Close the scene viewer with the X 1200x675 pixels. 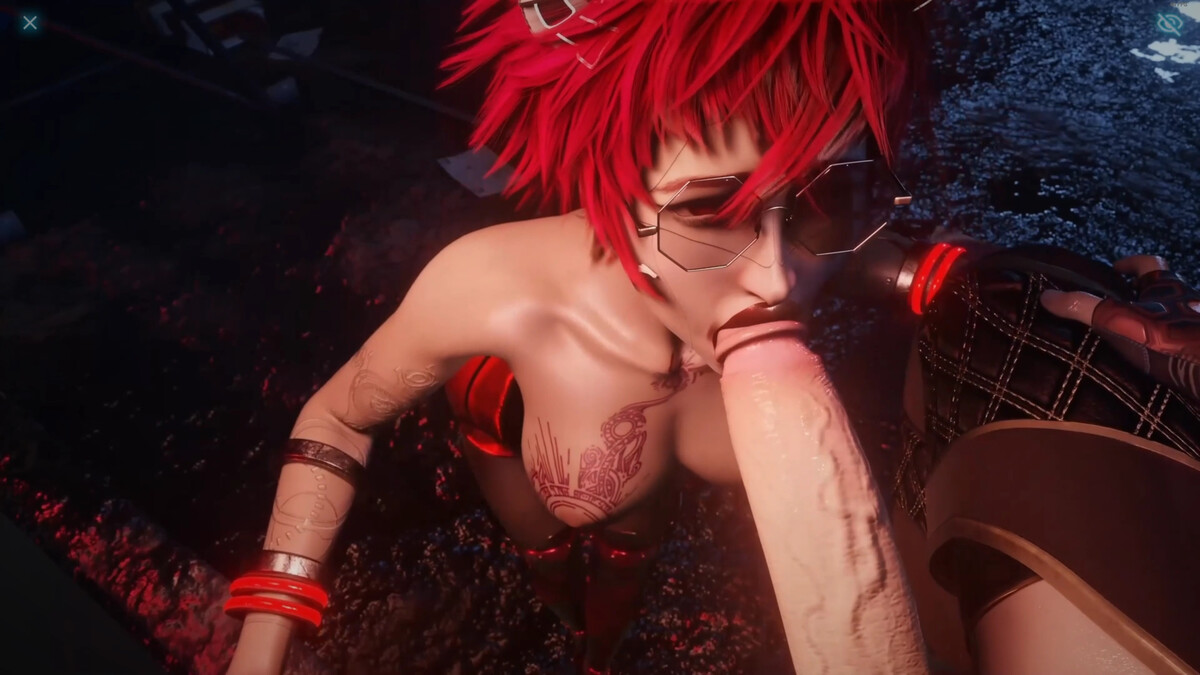click(30, 22)
